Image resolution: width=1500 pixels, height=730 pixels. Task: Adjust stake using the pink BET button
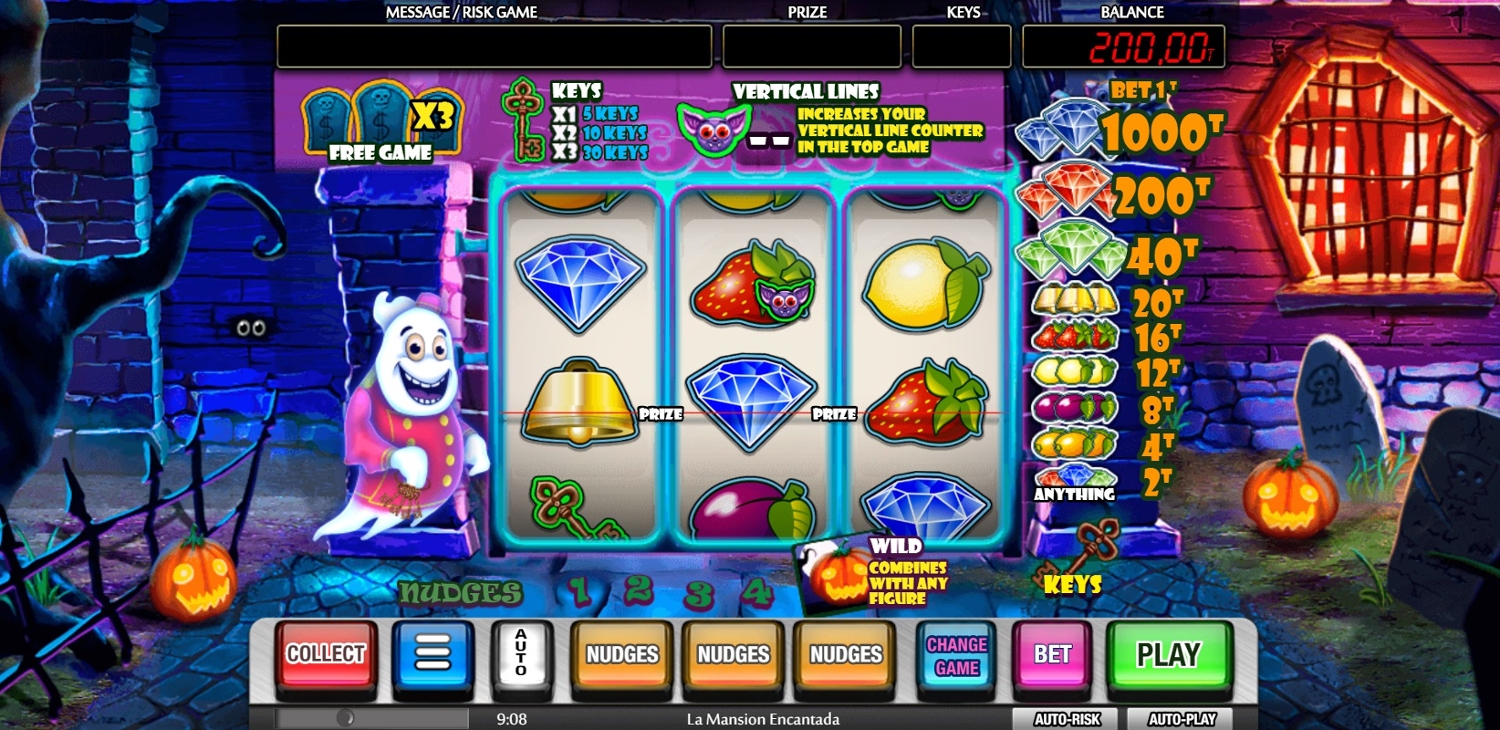tap(1052, 654)
